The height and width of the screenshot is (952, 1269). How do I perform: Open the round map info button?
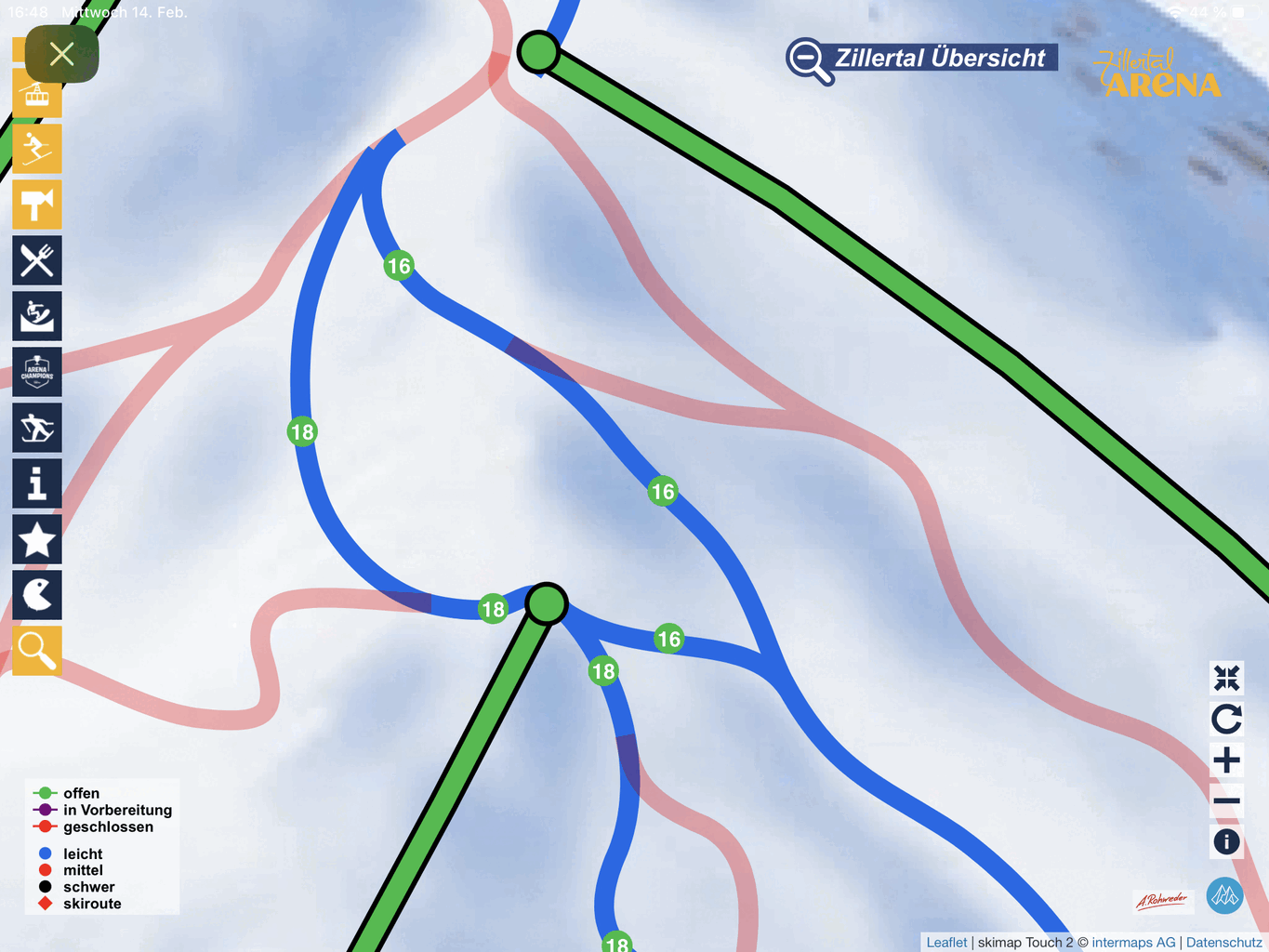point(1226,841)
